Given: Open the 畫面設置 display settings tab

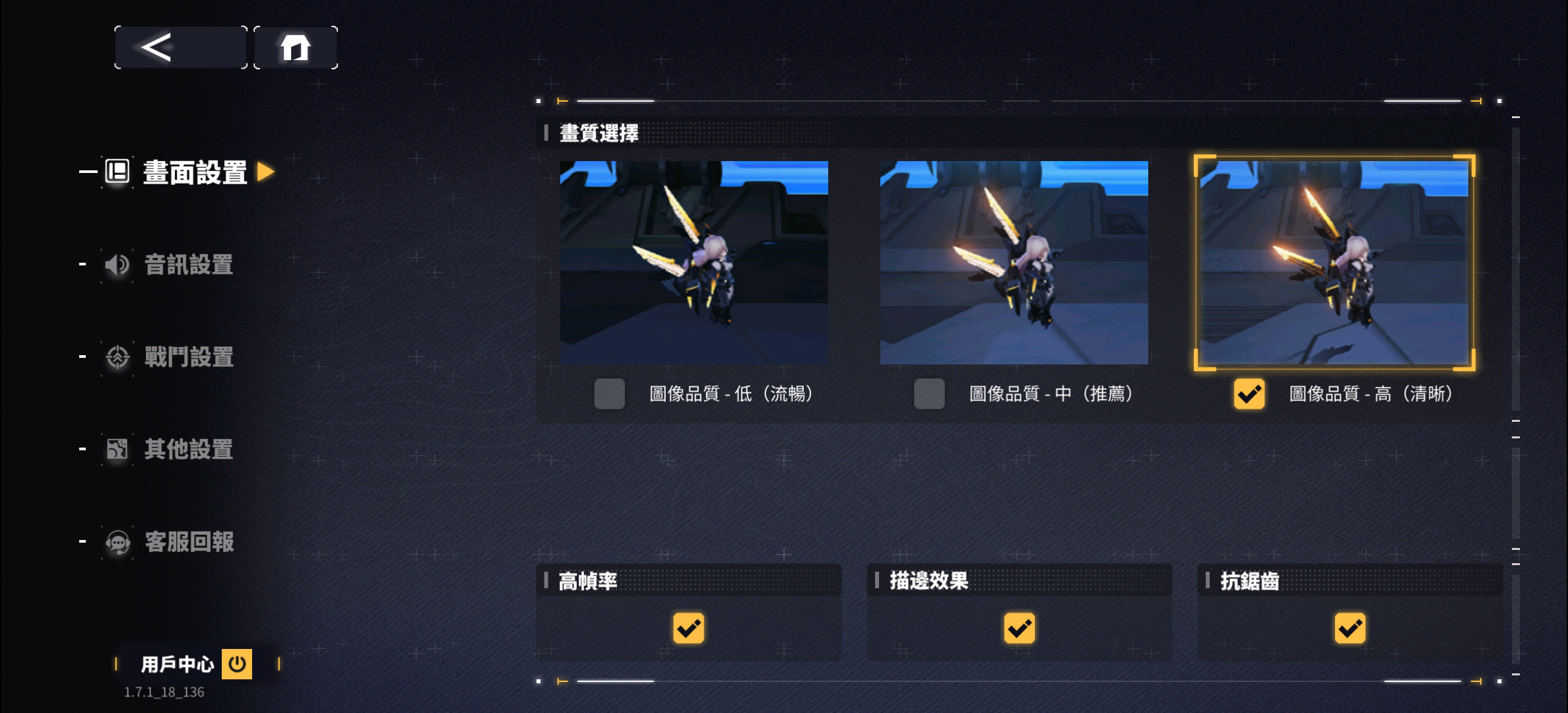Looking at the screenshot, I should [194, 172].
